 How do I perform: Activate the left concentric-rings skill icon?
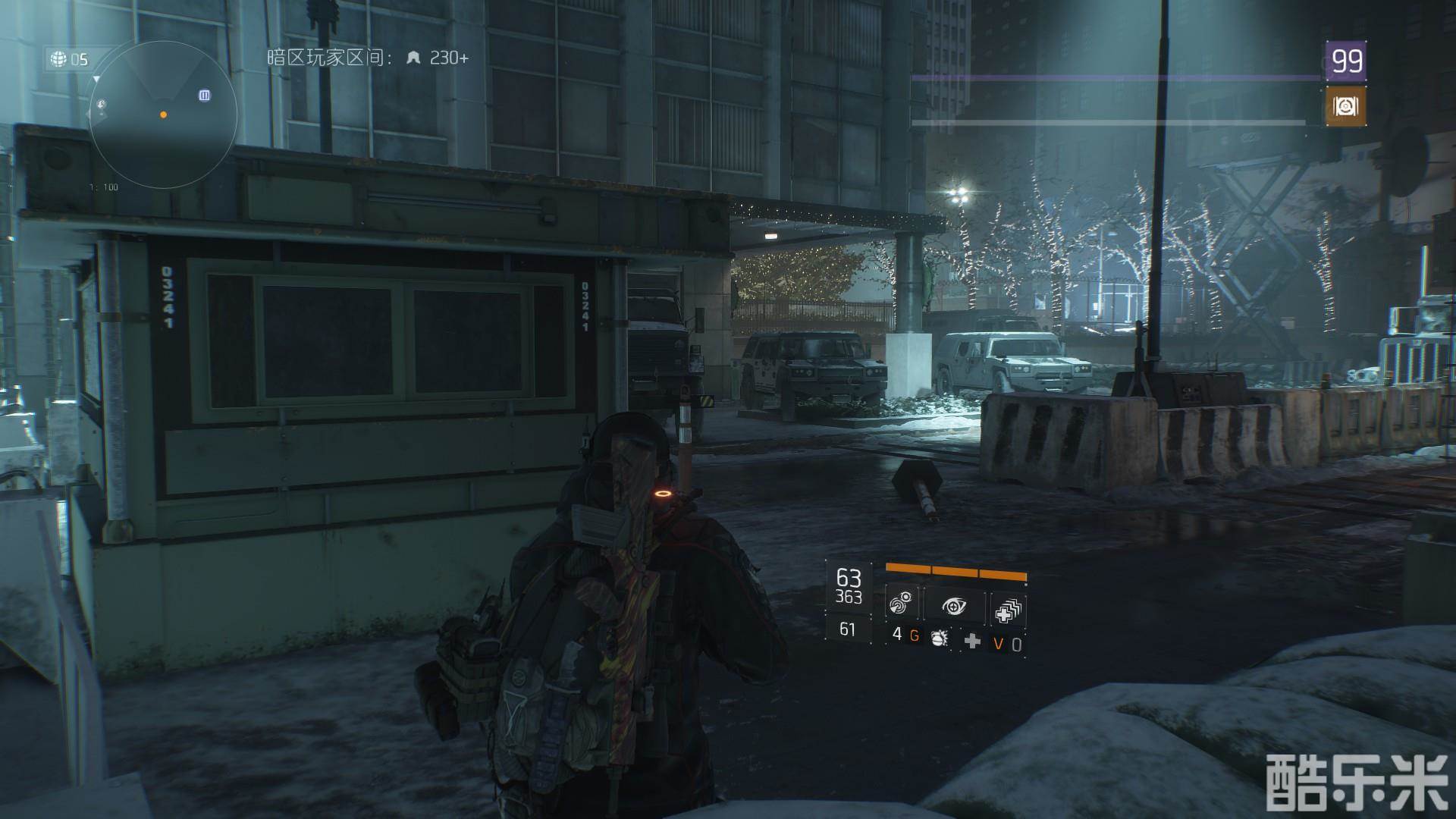(902, 606)
